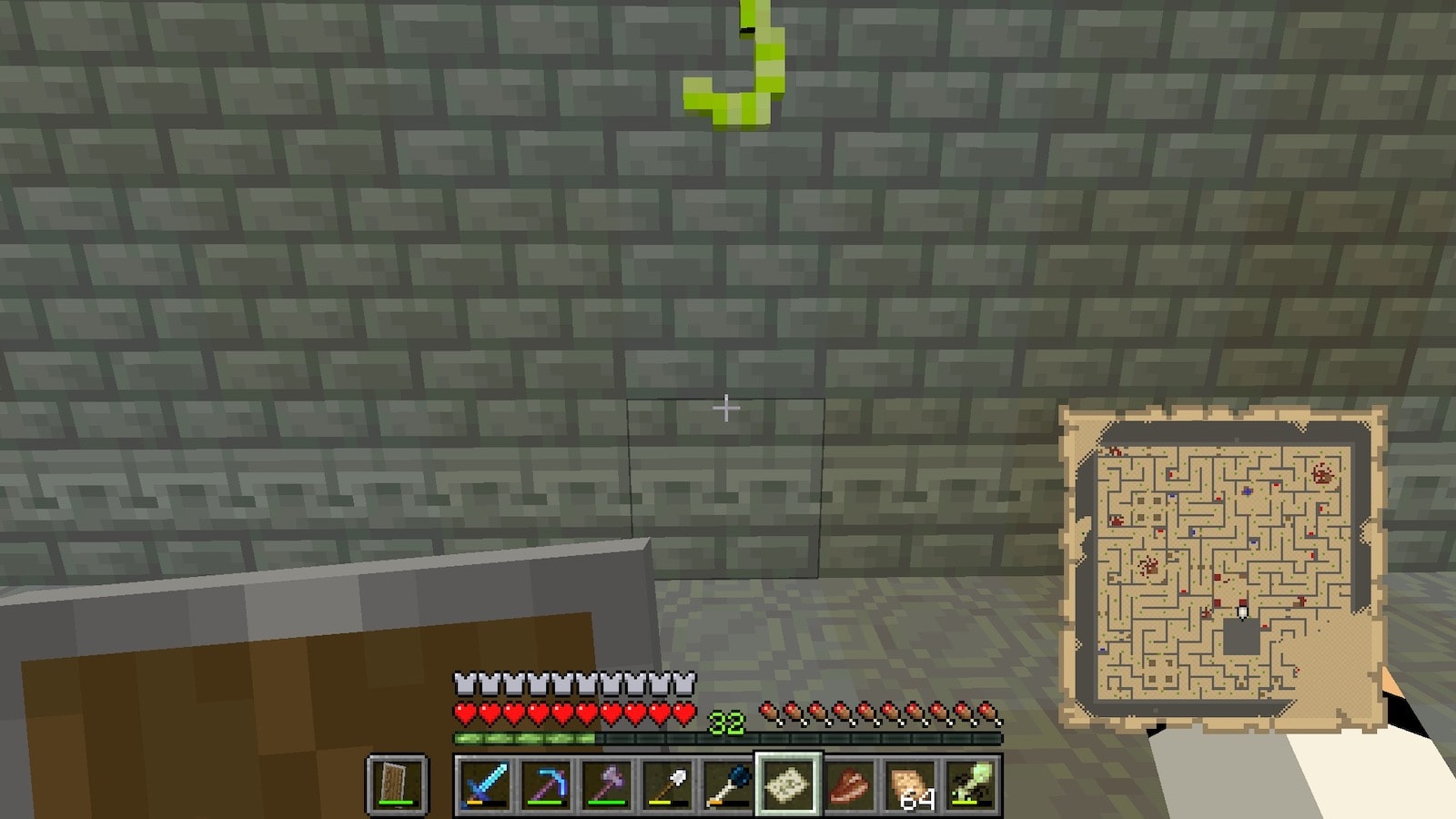1456x819 pixels.
Task: Select the shield in the offhand slot
Action: tap(397, 784)
